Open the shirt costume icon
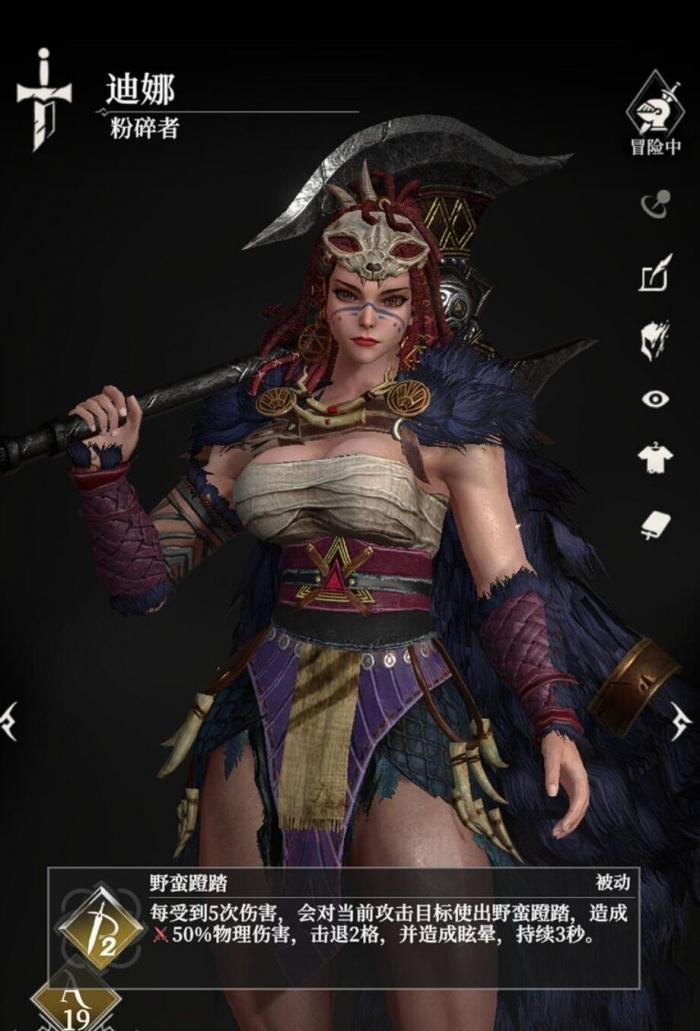This screenshot has width=700, height=1031. 655,459
